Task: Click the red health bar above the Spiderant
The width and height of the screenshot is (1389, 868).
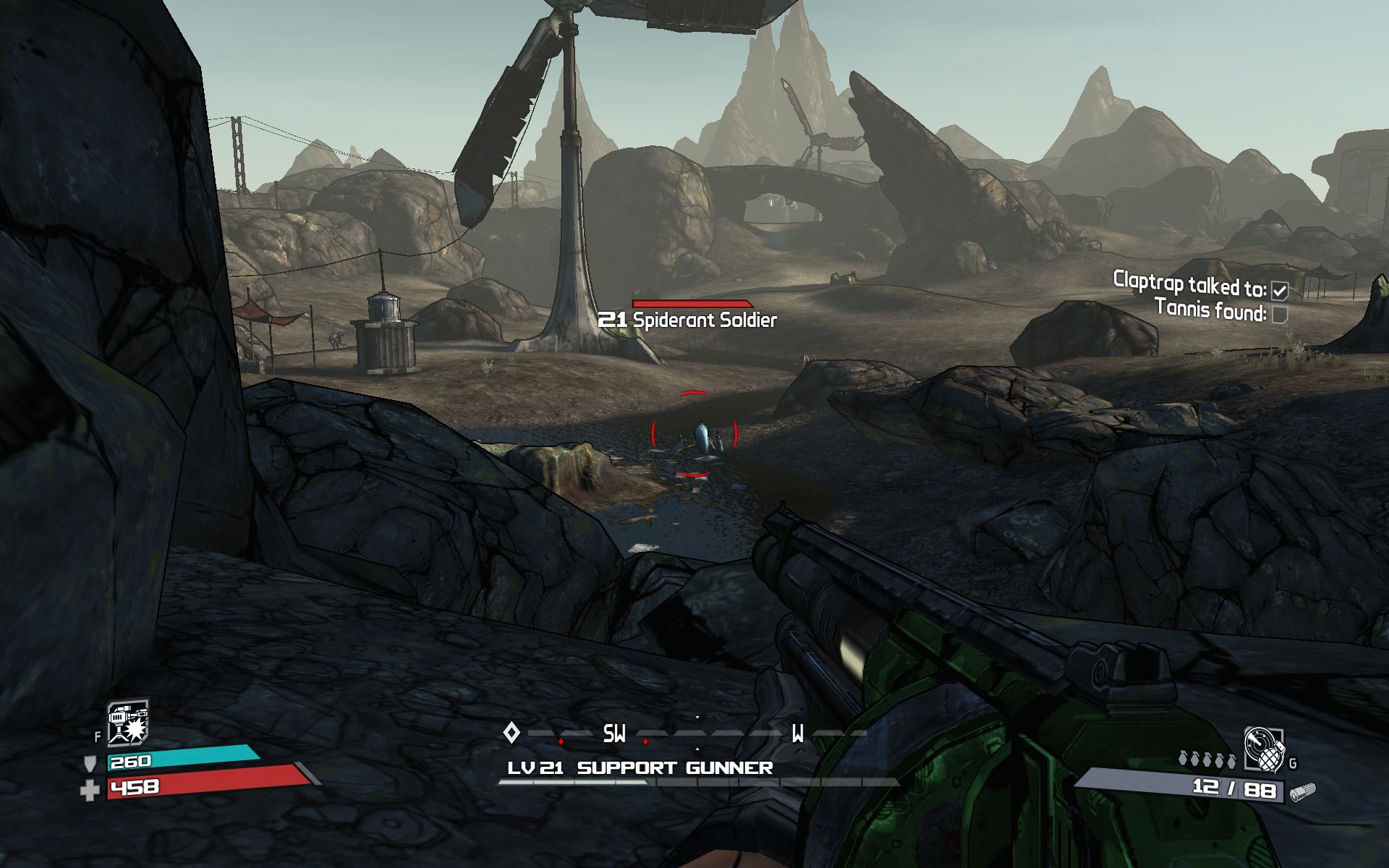Action: (691, 302)
